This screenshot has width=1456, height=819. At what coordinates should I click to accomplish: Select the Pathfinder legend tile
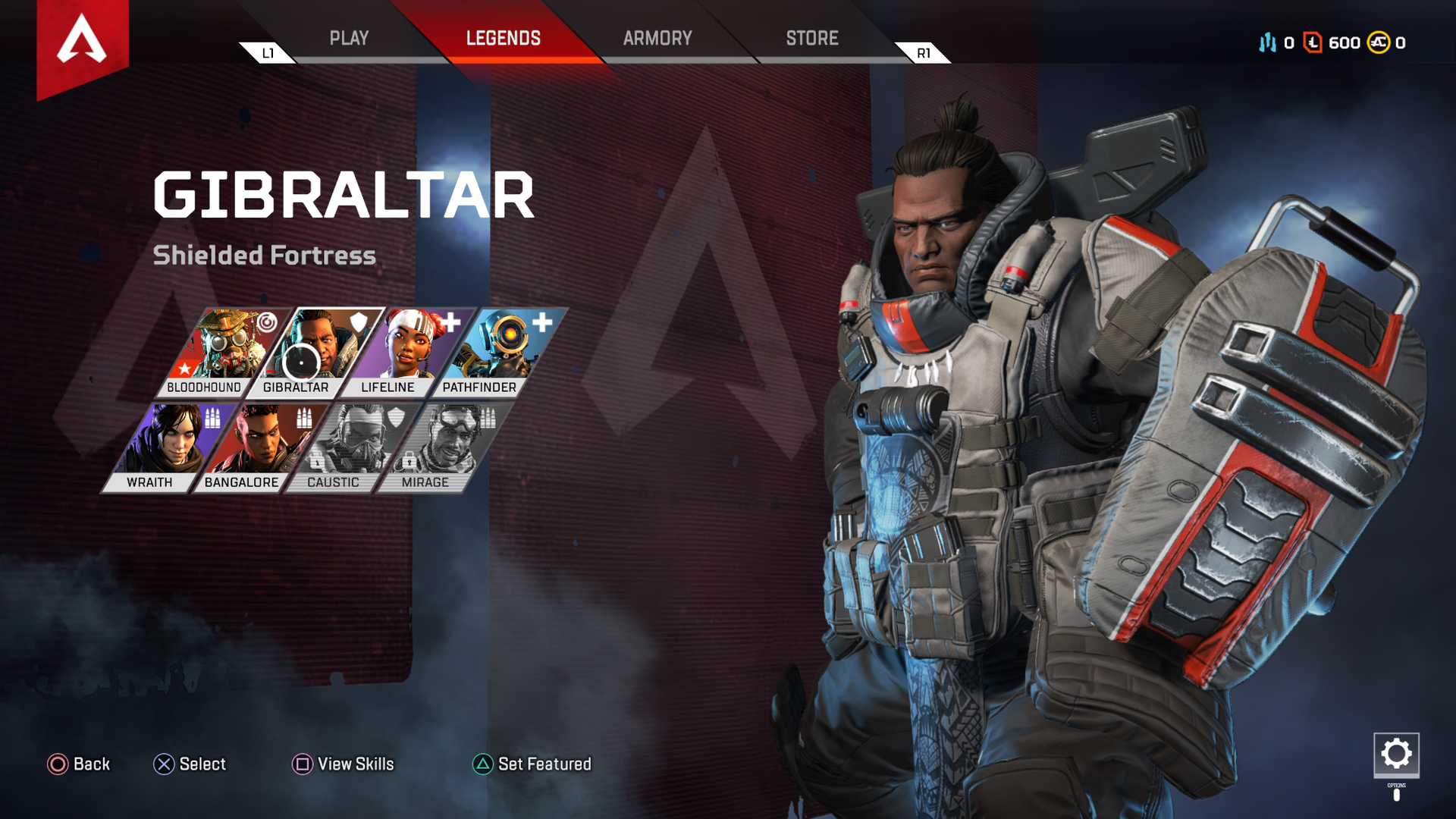[x=496, y=352]
